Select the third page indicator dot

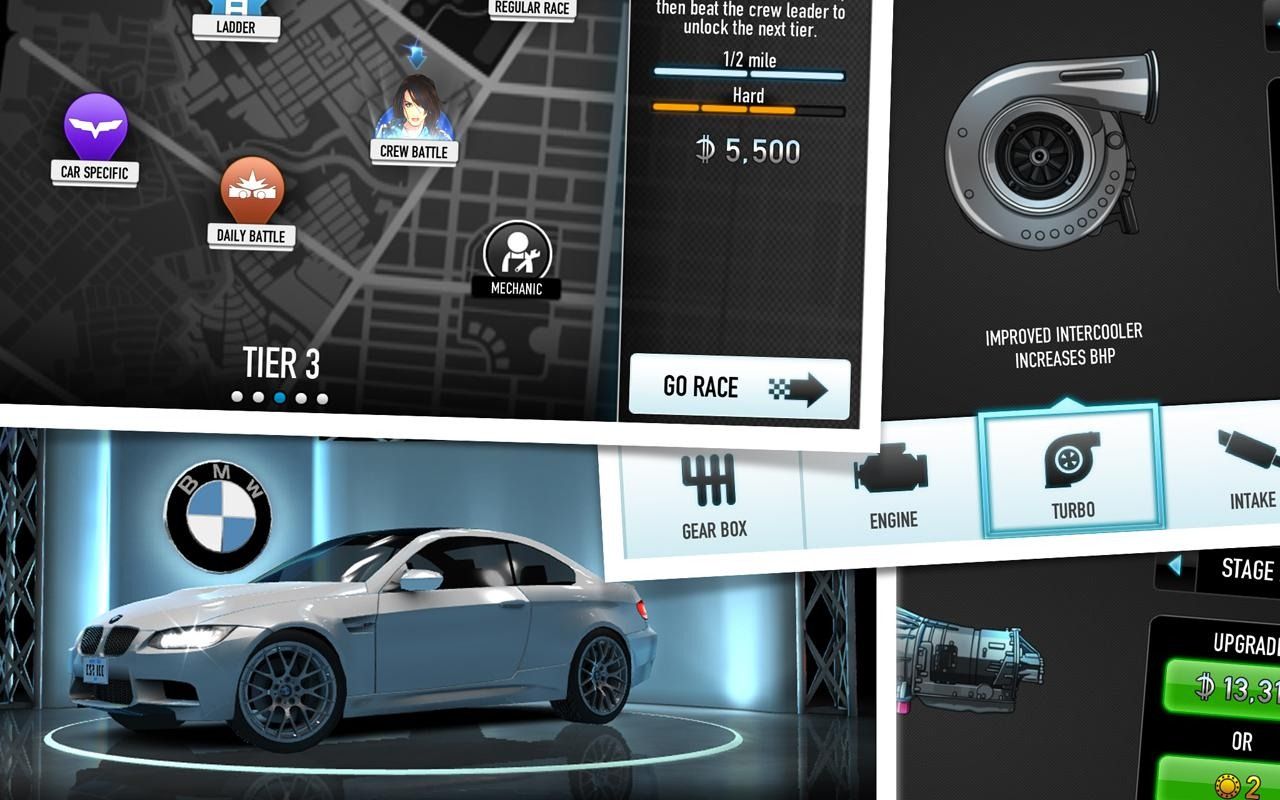pos(281,397)
